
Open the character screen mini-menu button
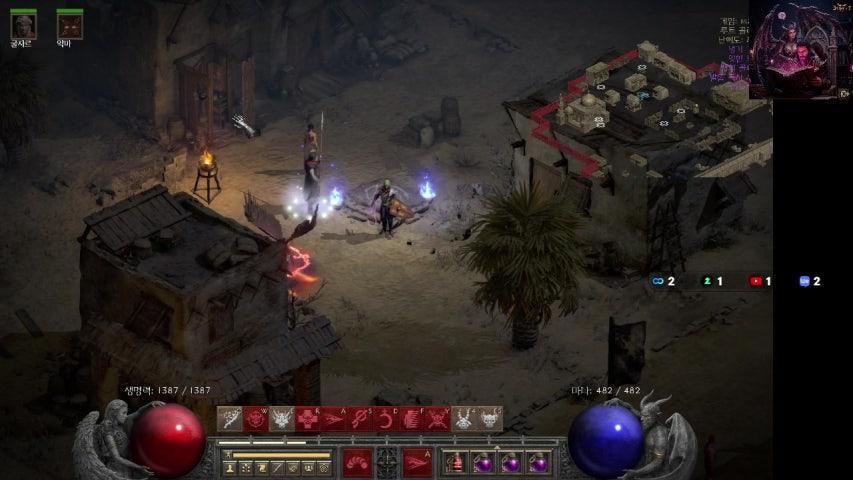(x=230, y=468)
